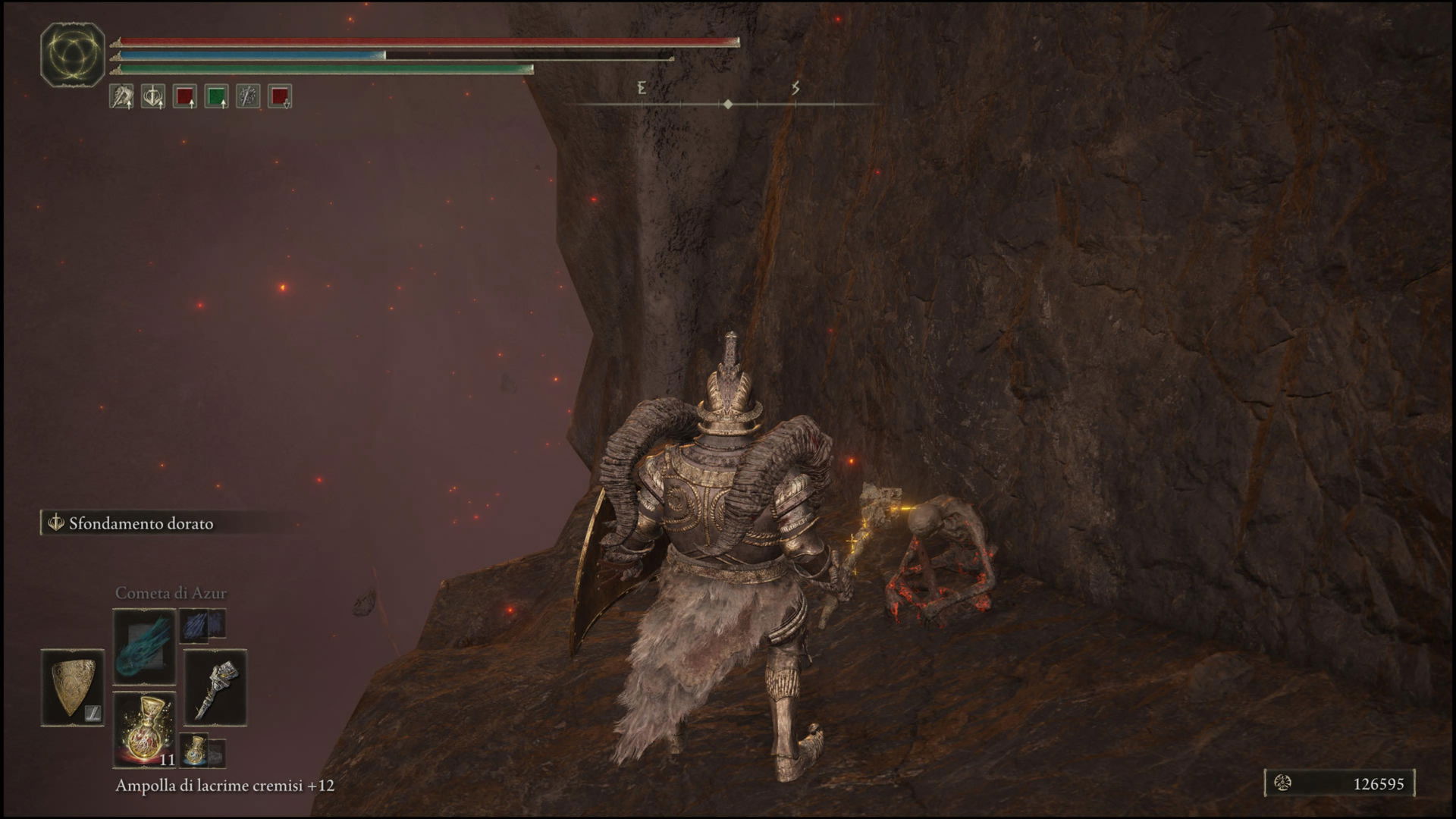
Task: Select the golden shield equipment slot
Action: coord(72,687)
